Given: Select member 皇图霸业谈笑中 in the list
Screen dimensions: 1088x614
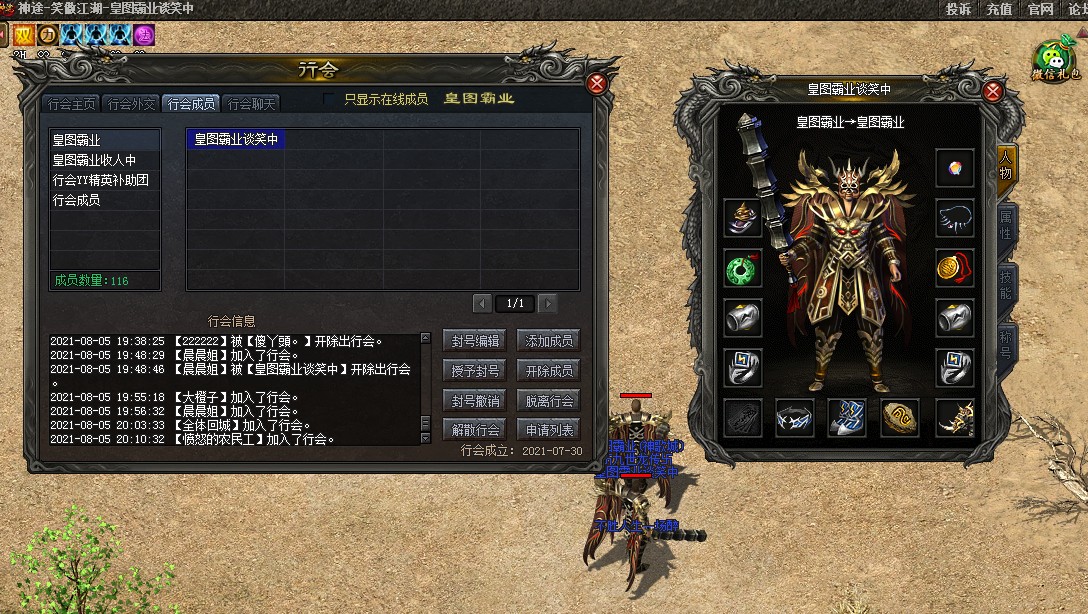Looking at the screenshot, I should (236, 140).
